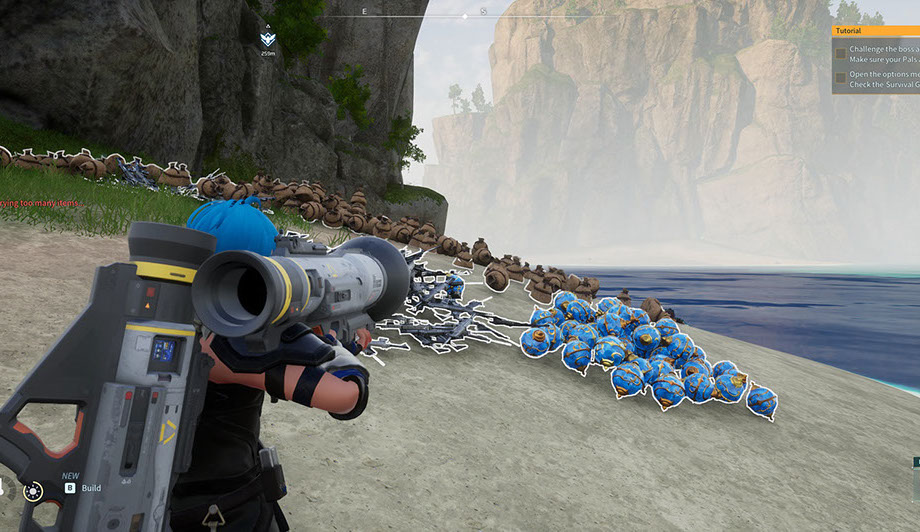Open the Build wheel icon
Viewport: 920px width, 532px height.
(34, 490)
